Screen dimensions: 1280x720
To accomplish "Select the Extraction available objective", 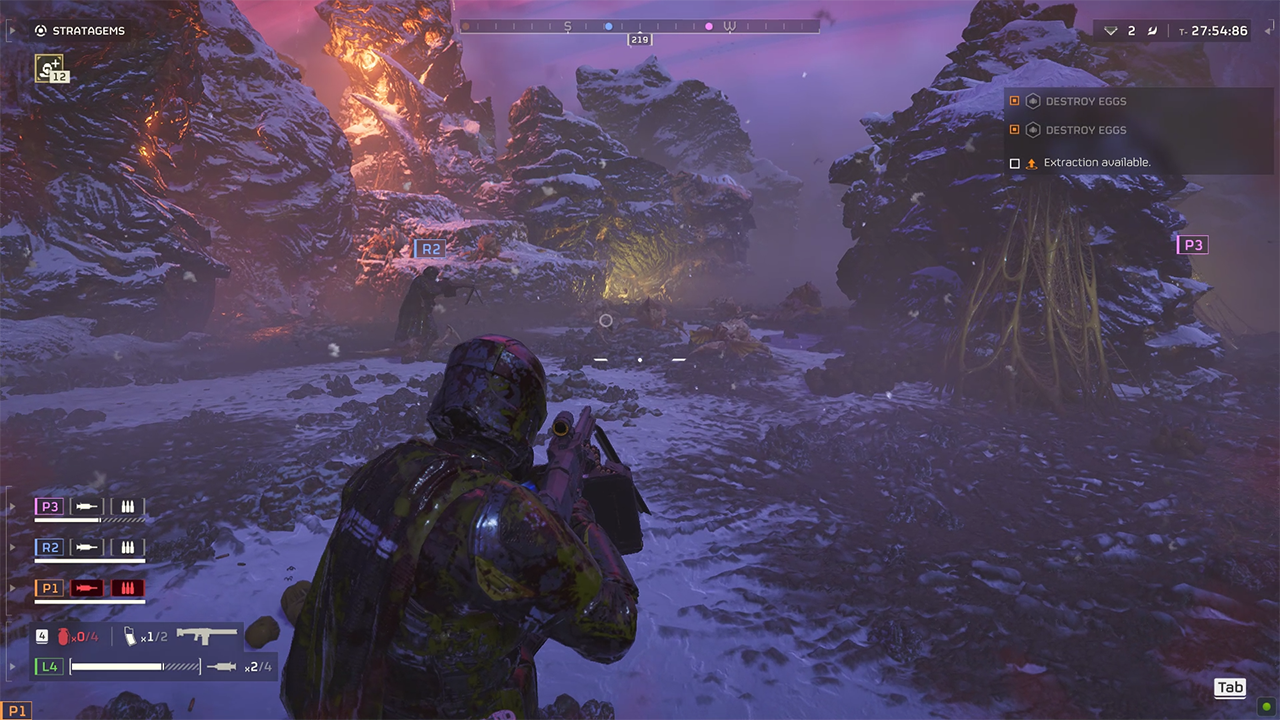I will tap(1096, 162).
